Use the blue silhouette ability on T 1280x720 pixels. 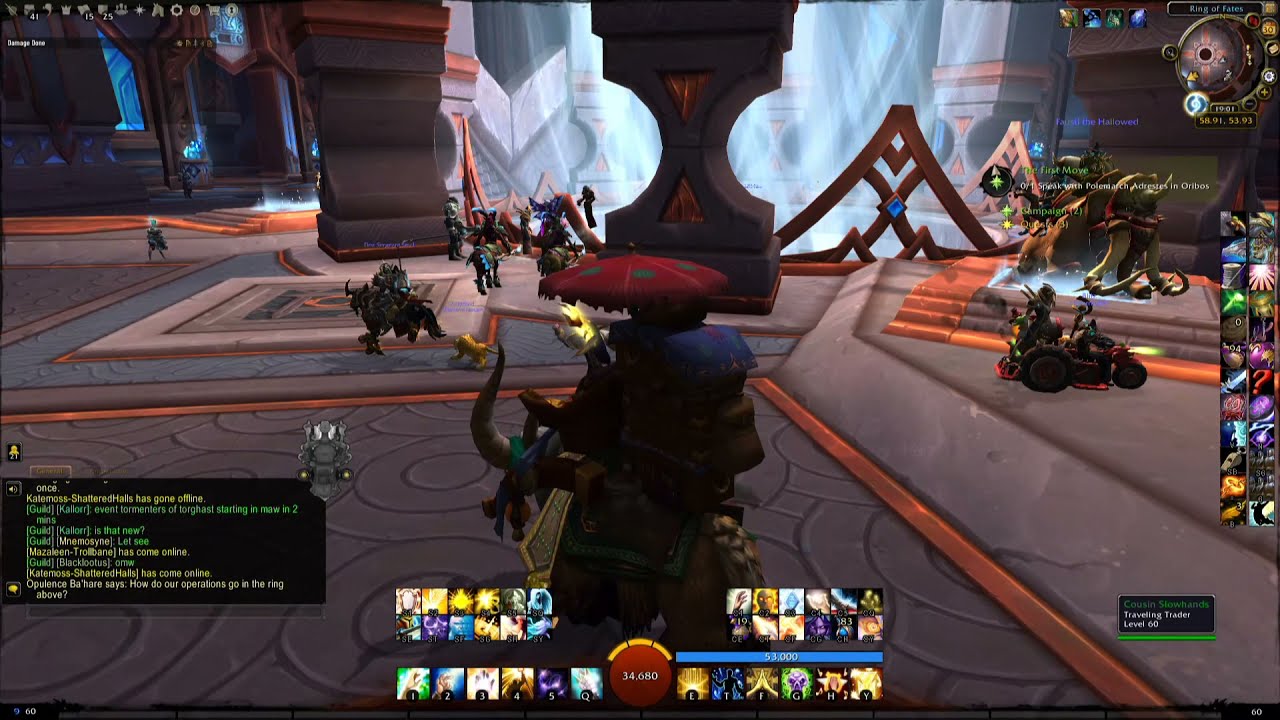point(727,683)
